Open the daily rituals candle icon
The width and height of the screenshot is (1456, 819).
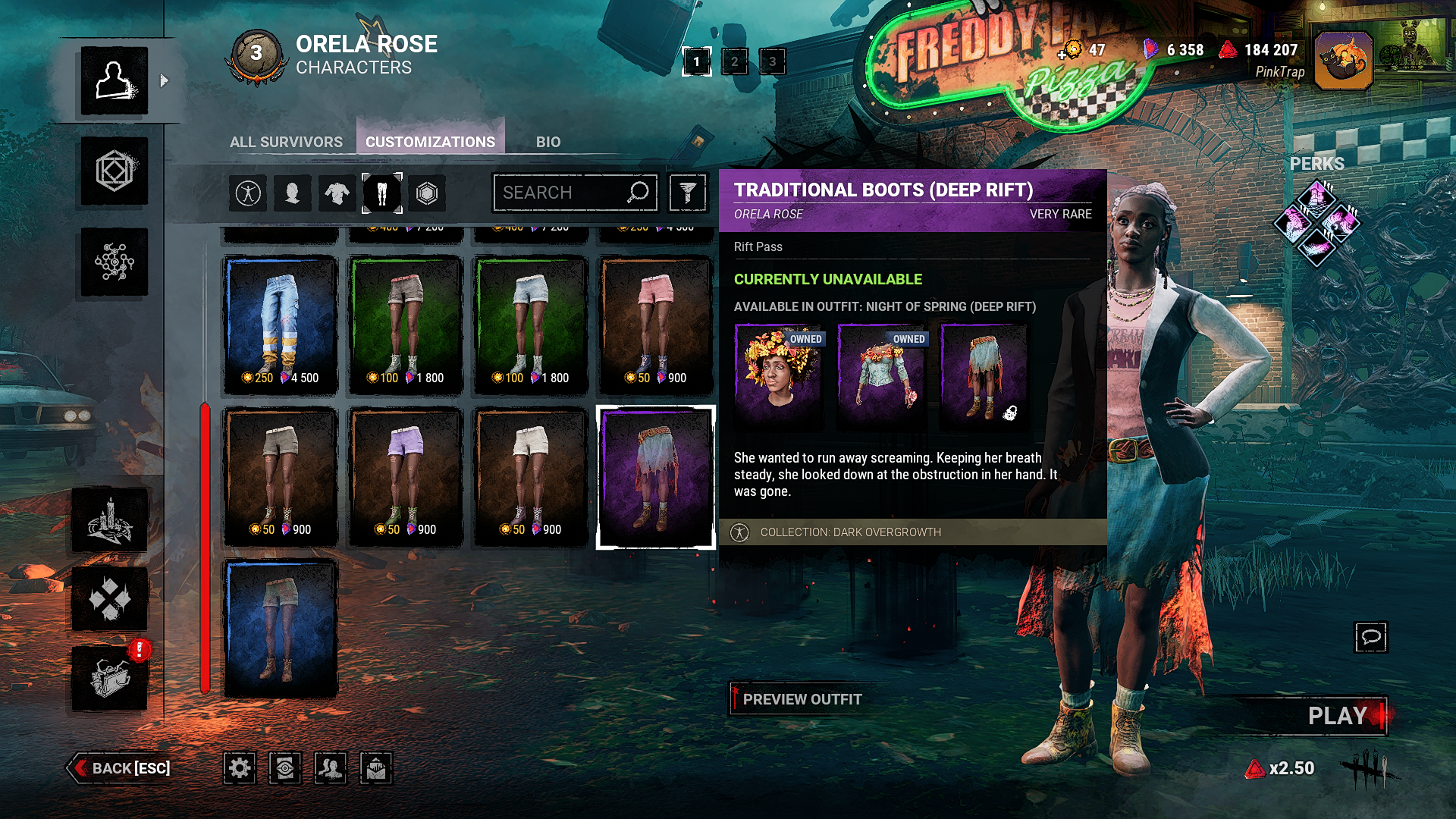[x=110, y=521]
